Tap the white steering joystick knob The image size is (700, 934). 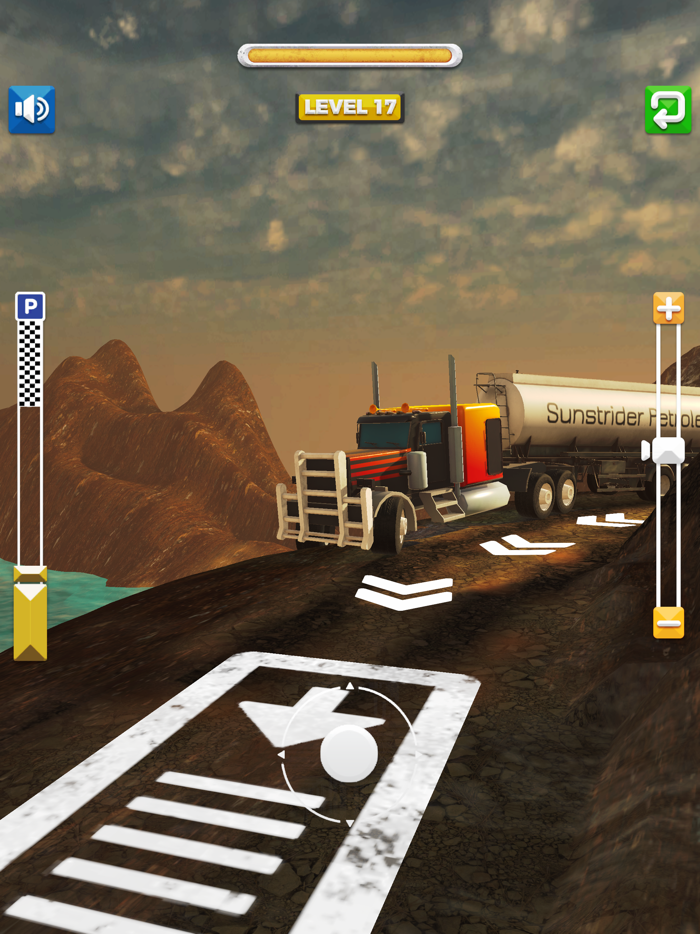(349, 753)
